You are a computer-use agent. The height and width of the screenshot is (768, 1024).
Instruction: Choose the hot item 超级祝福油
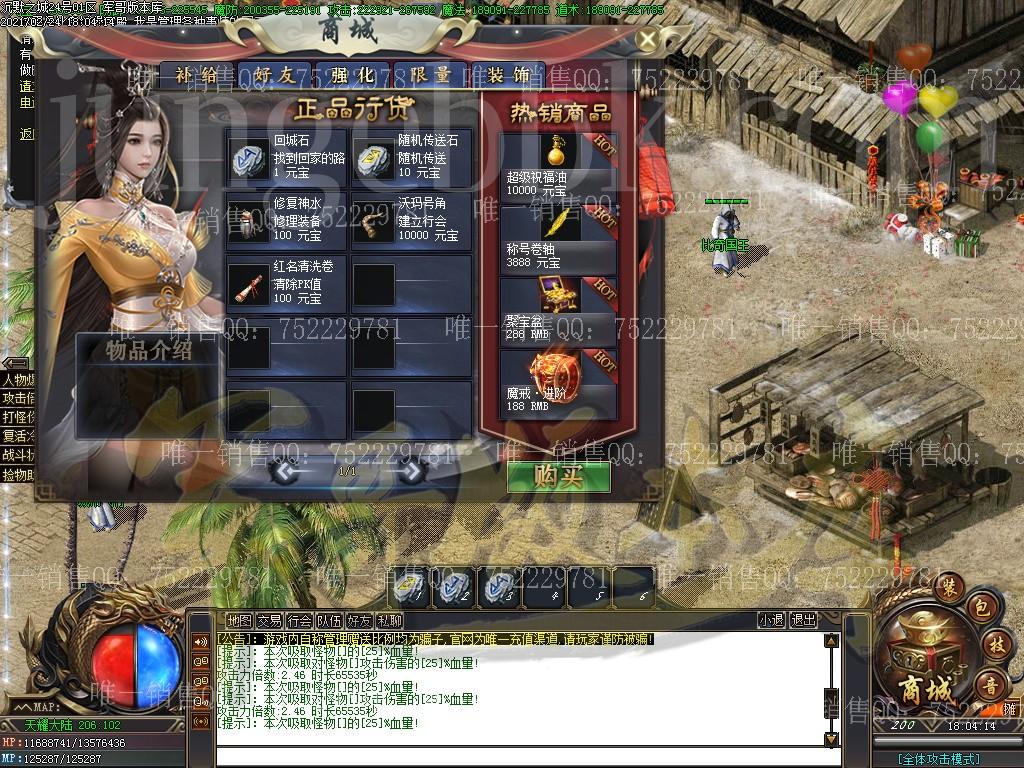tap(557, 166)
